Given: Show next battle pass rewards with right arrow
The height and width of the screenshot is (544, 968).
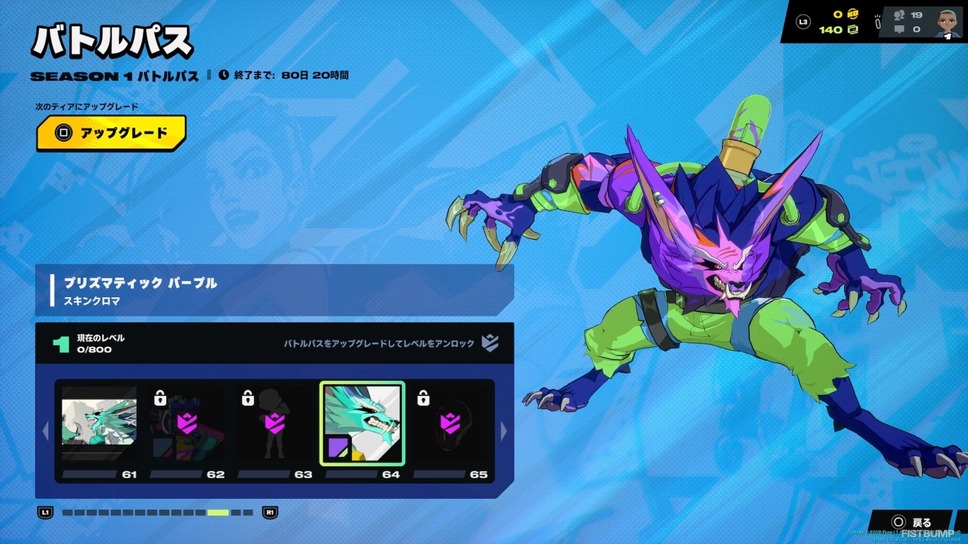Looking at the screenshot, I should pyautogui.click(x=503, y=431).
